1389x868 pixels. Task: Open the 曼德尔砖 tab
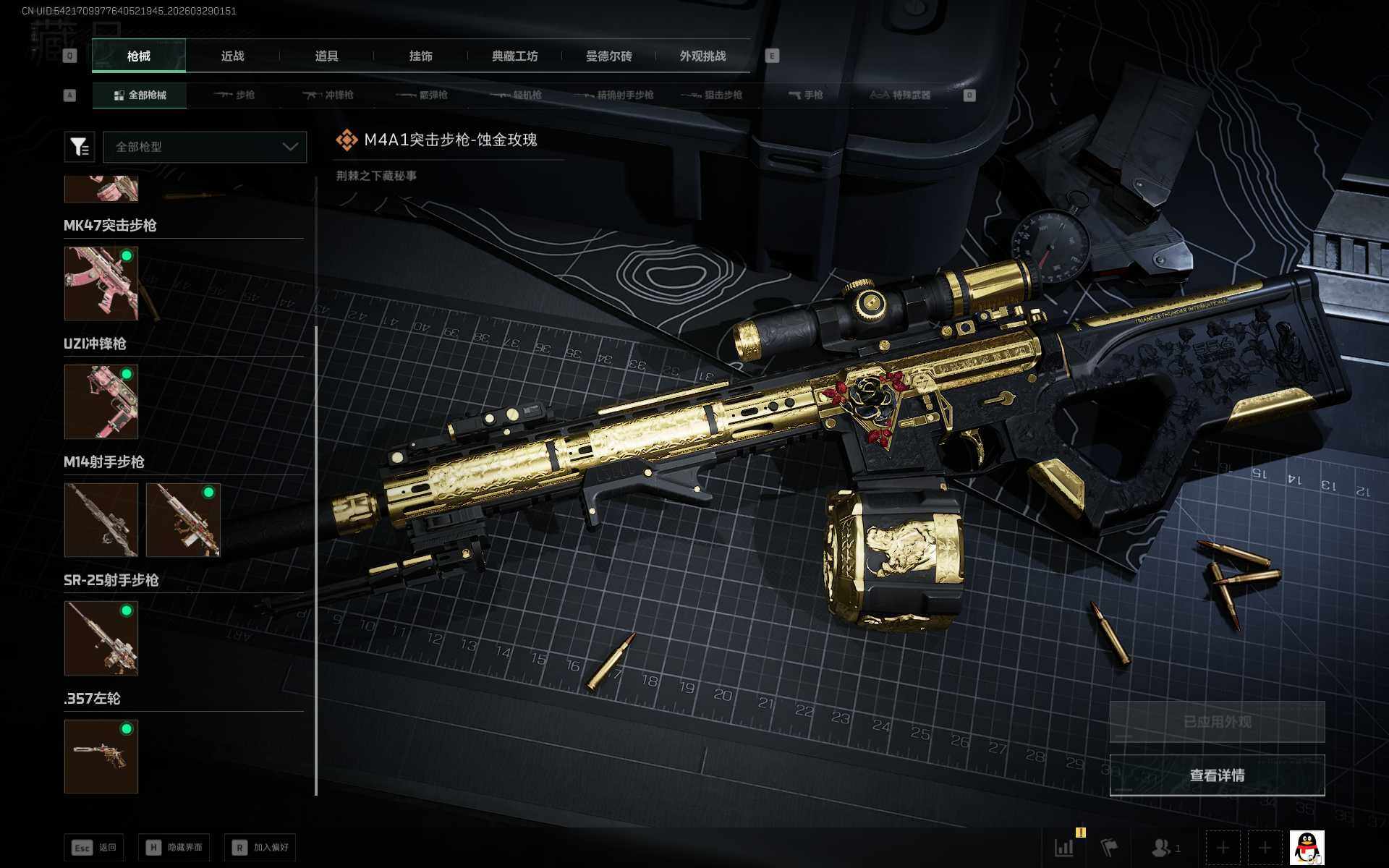(x=608, y=56)
